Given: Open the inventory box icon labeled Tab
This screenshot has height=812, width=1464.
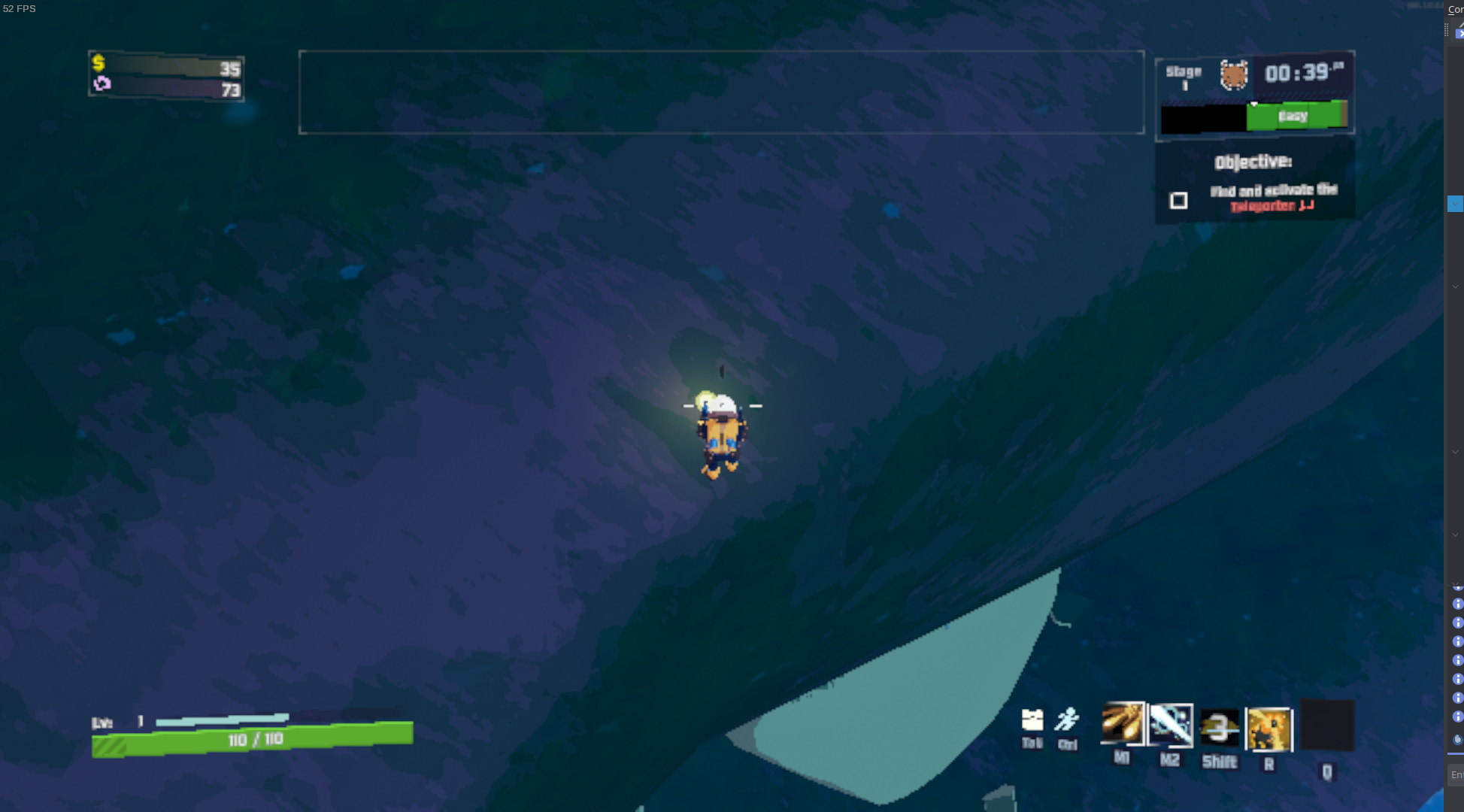Looking at the screenshot, I should [1032, 720].
